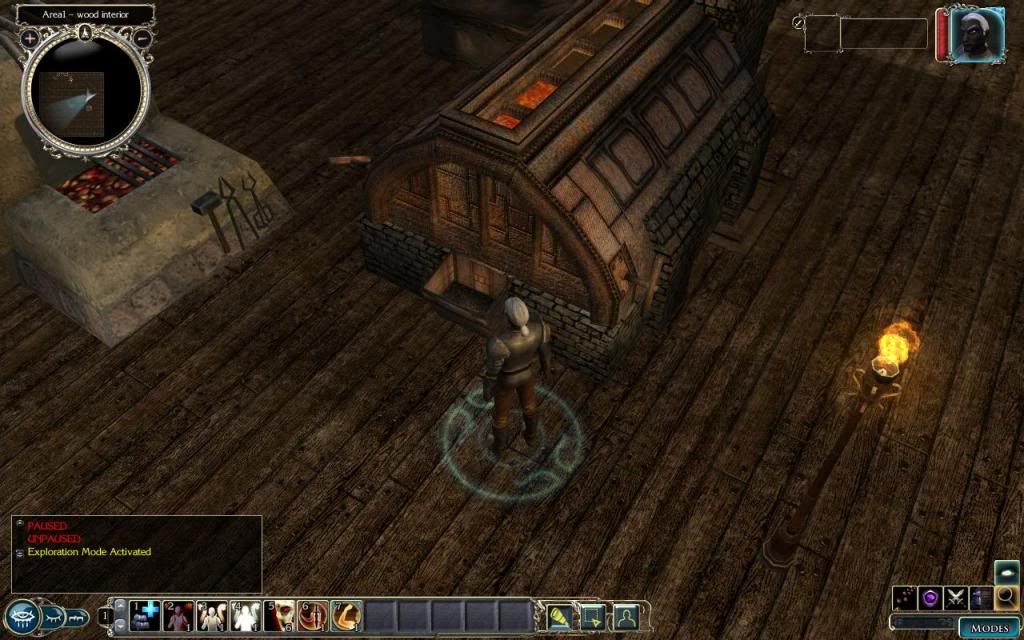Image resolution: width=1024 pixels, height=640 pixels.
Task: Open the Modes menu
Action: point(990,628)
